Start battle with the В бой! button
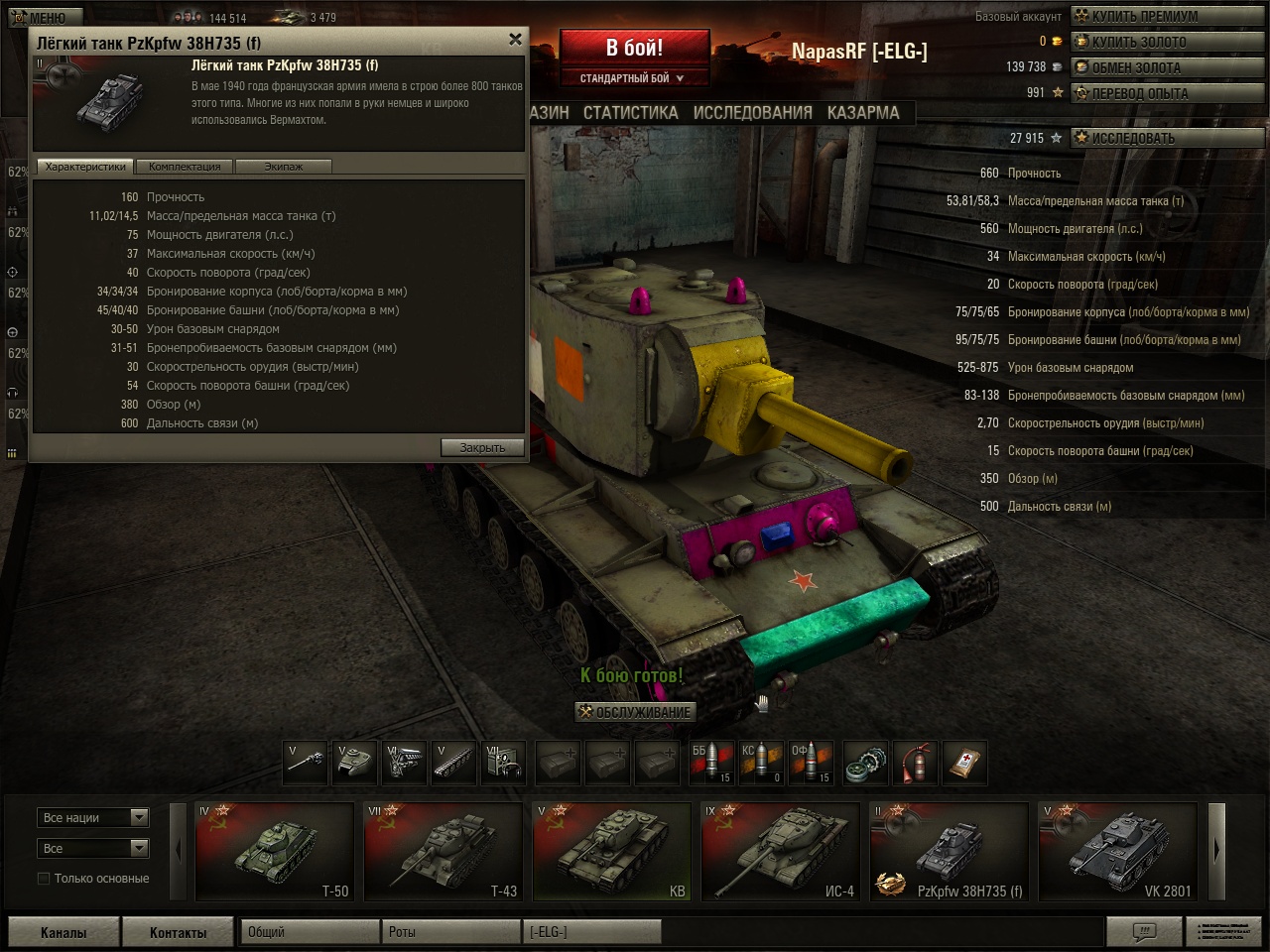 pos(634,48)
